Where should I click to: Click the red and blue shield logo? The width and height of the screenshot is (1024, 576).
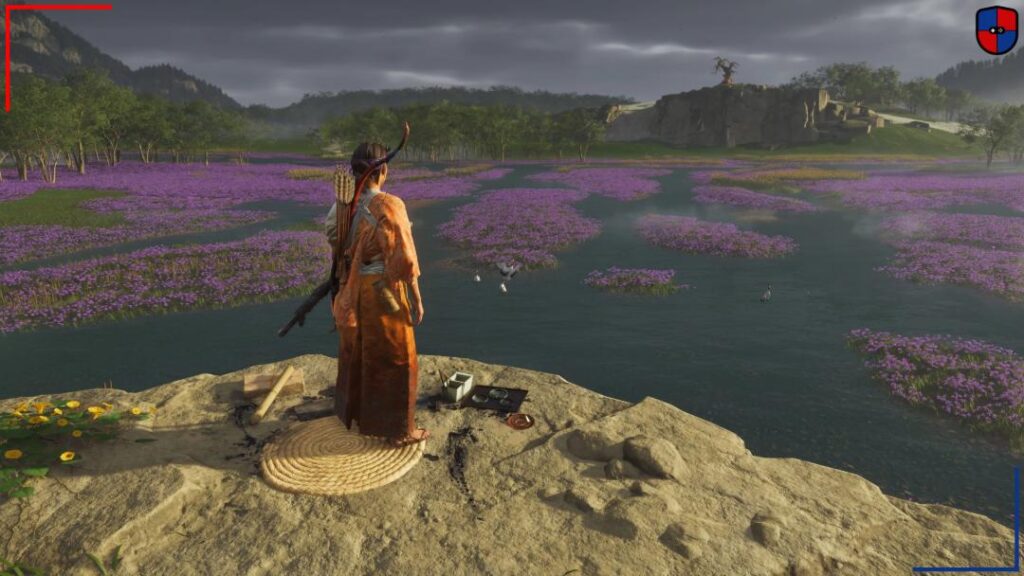coord(996,30)
